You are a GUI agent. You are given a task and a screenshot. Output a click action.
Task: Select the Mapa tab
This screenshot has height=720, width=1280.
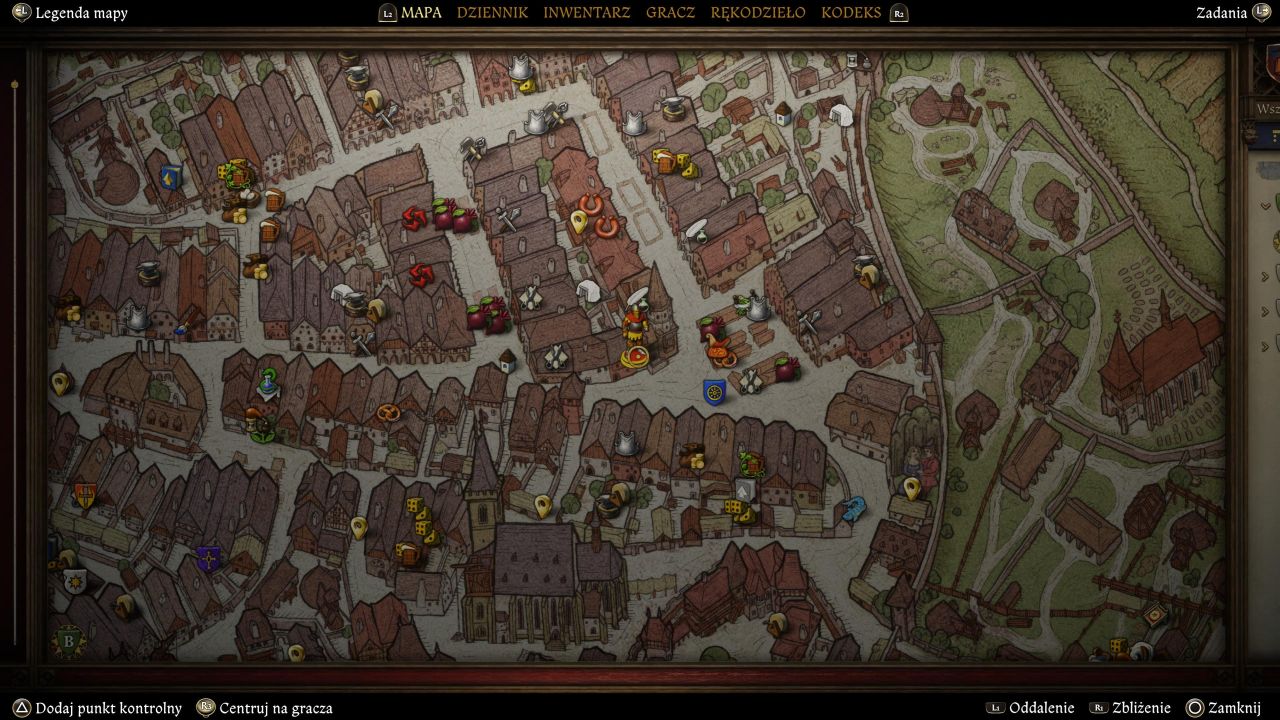coord(421,13)
